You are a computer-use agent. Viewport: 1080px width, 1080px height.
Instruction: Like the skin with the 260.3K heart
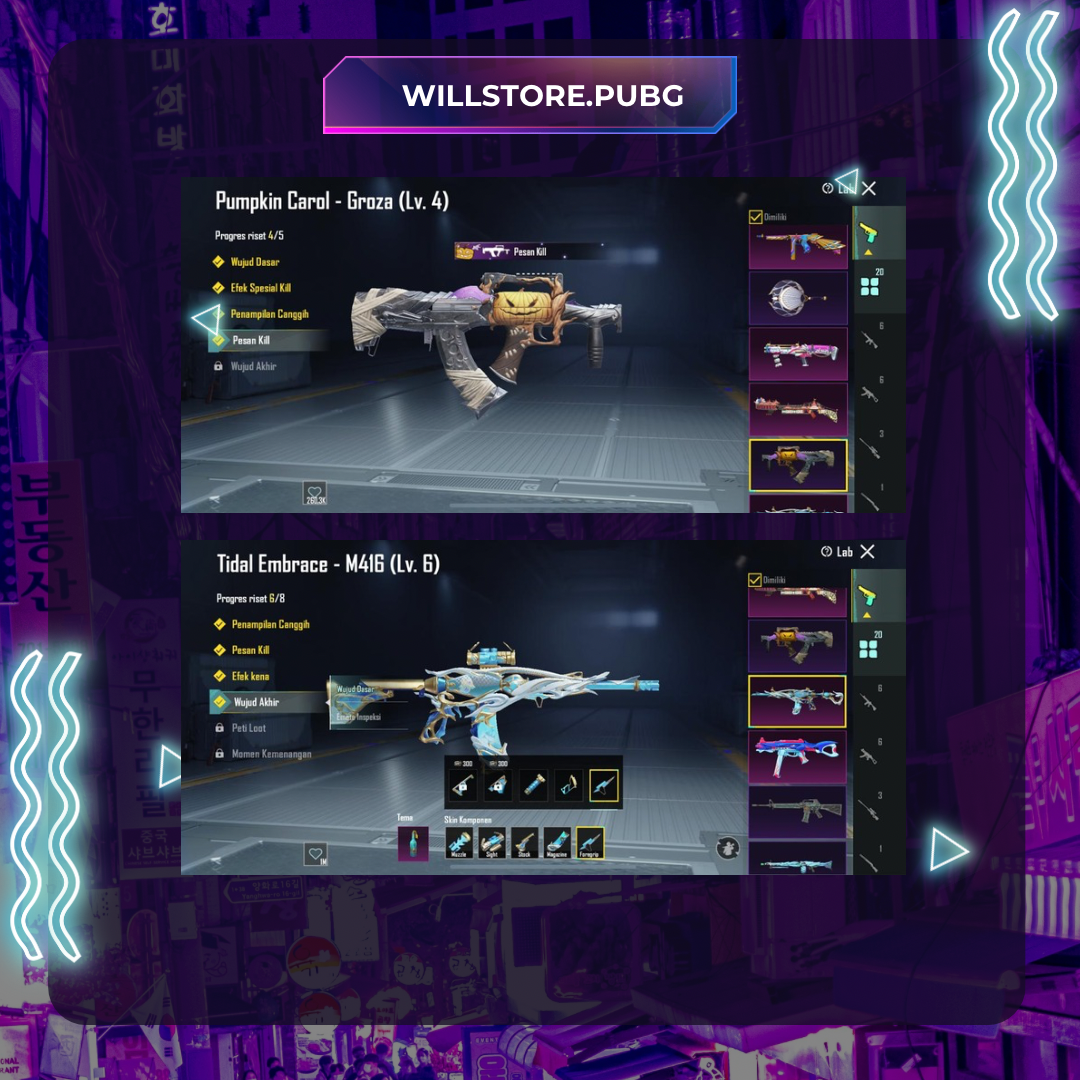point(316,493)
